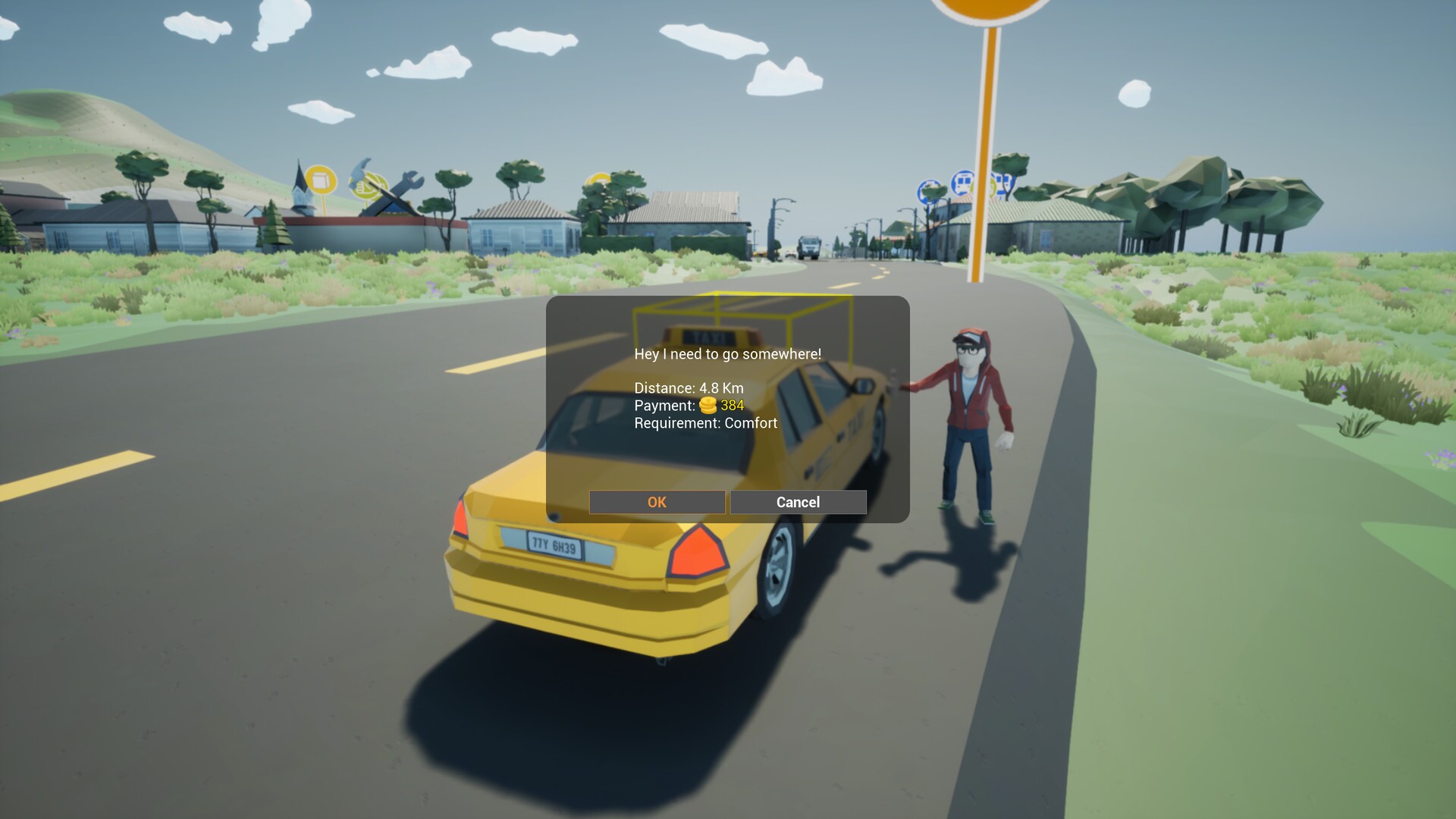Click the Payment: 384 line in the dialog
Screen dimensions: 1456x819
pyautogui.click(x=688, y=405)
